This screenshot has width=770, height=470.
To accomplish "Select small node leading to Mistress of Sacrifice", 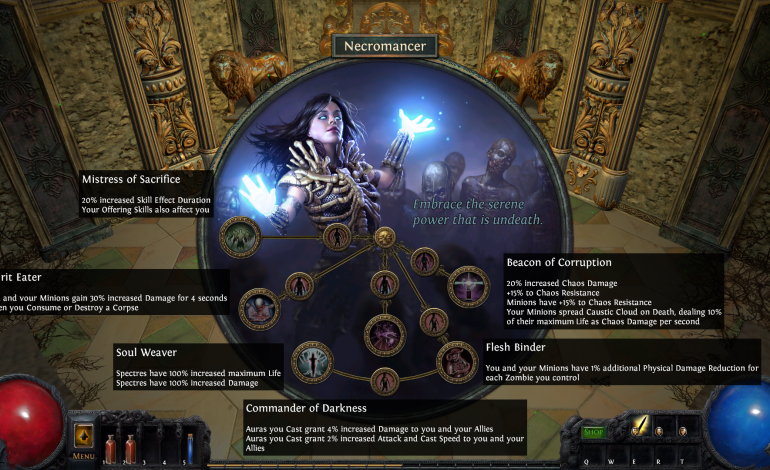I will tap(337, 237).
